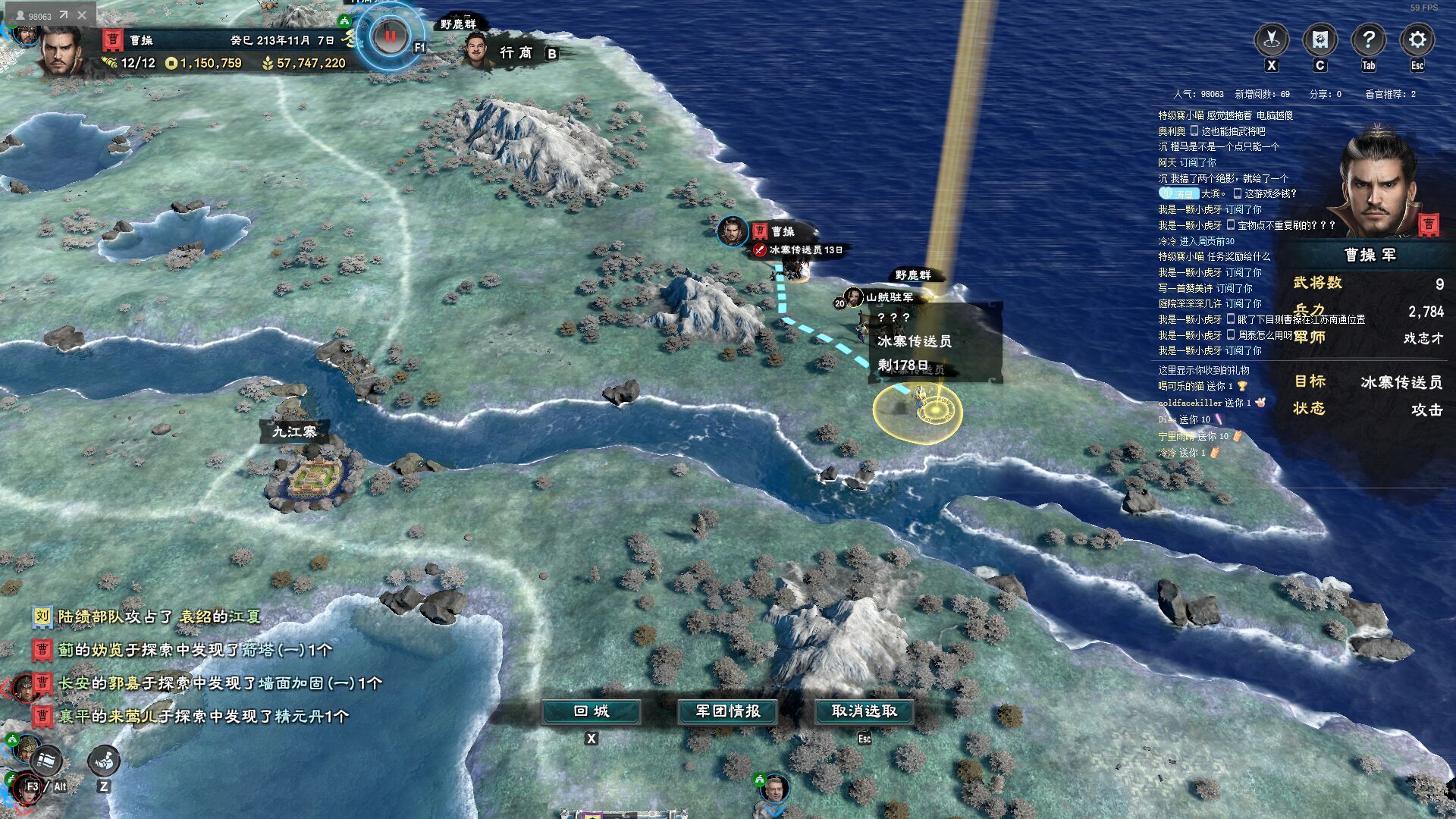Open the gear settings icon
This screenshot has height=819, width=1456.
(1417, 39)
